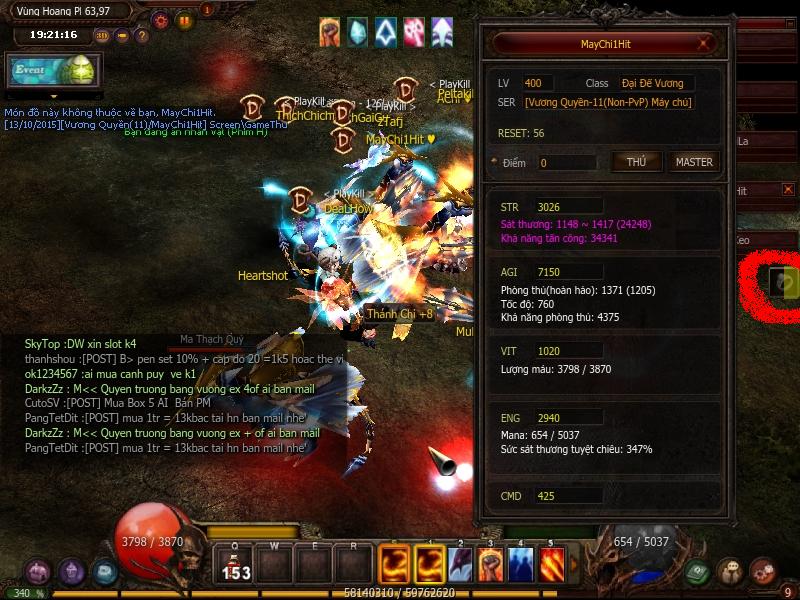This screenshot has width=800, height=600.
Task: Click the raised fist buff icon
Action: point(330,32)
